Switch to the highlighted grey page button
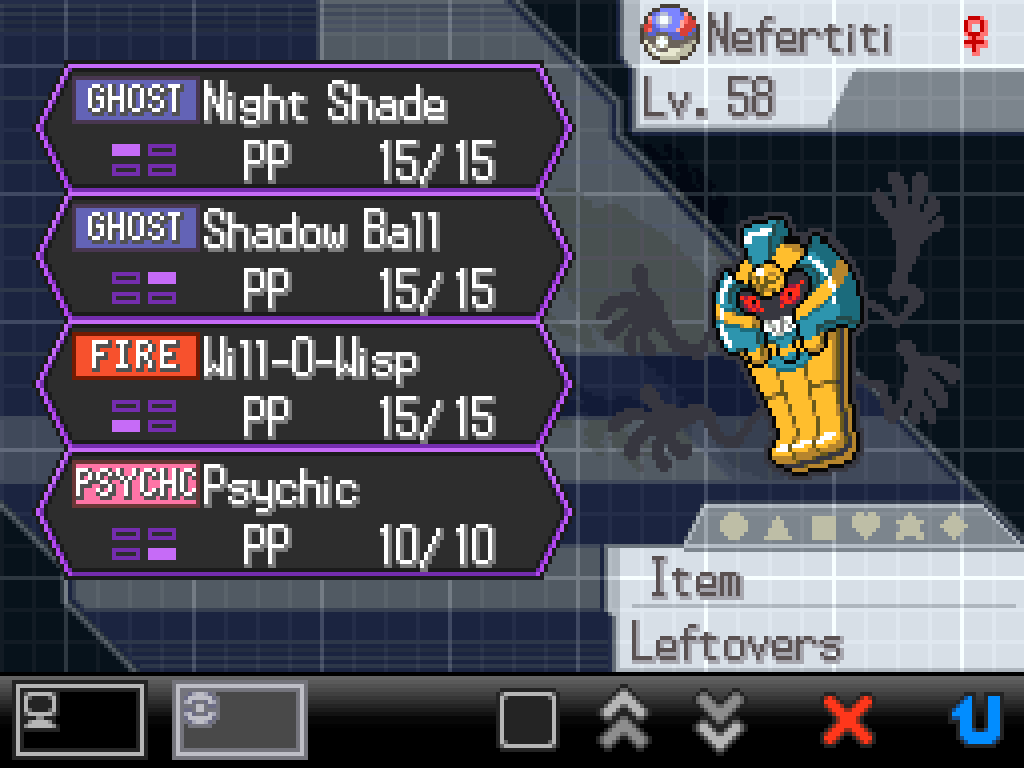The width and height of the screenshot is (1024, 768). [239, 719]
